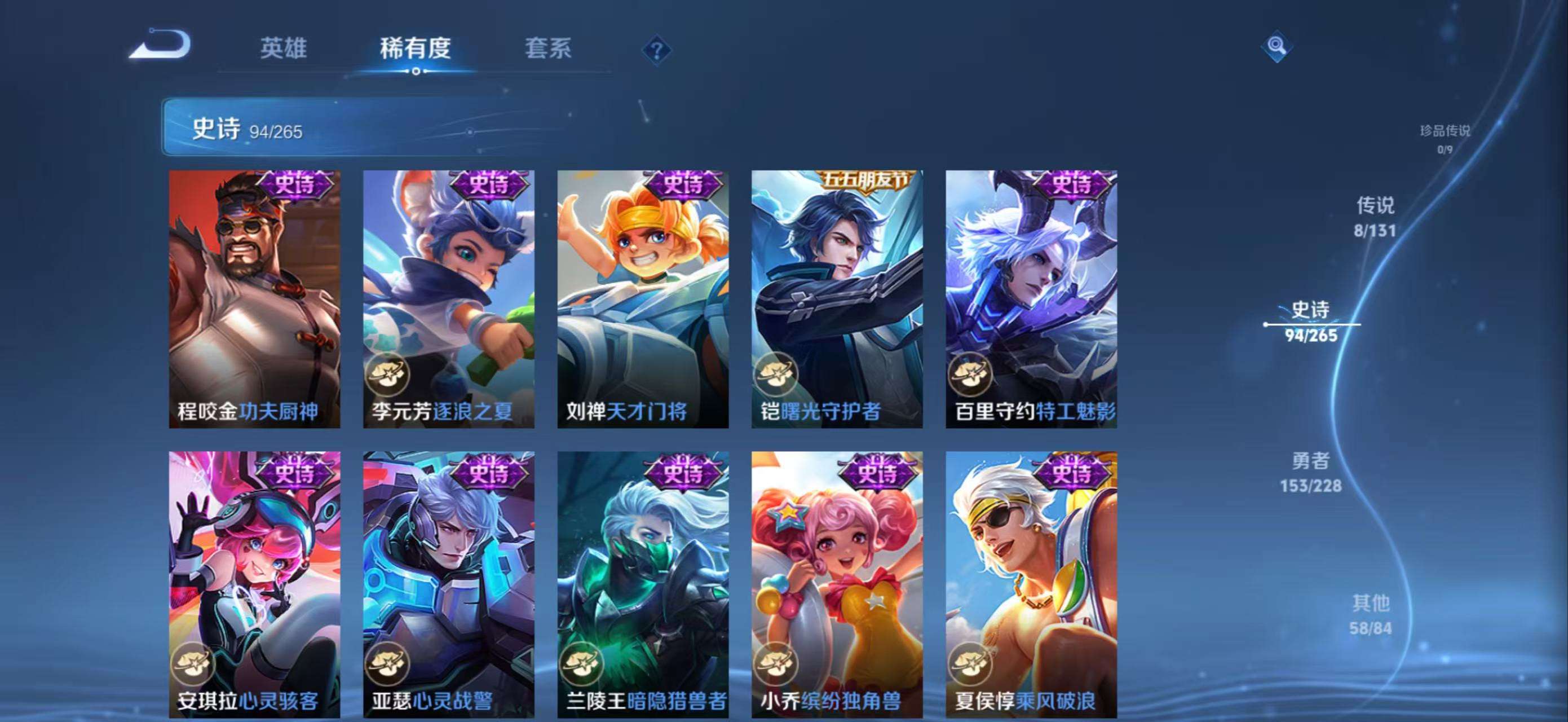The image size is (1568, 722).
Task: Switch to the 英雄 tab
Action: click(283, 48)
